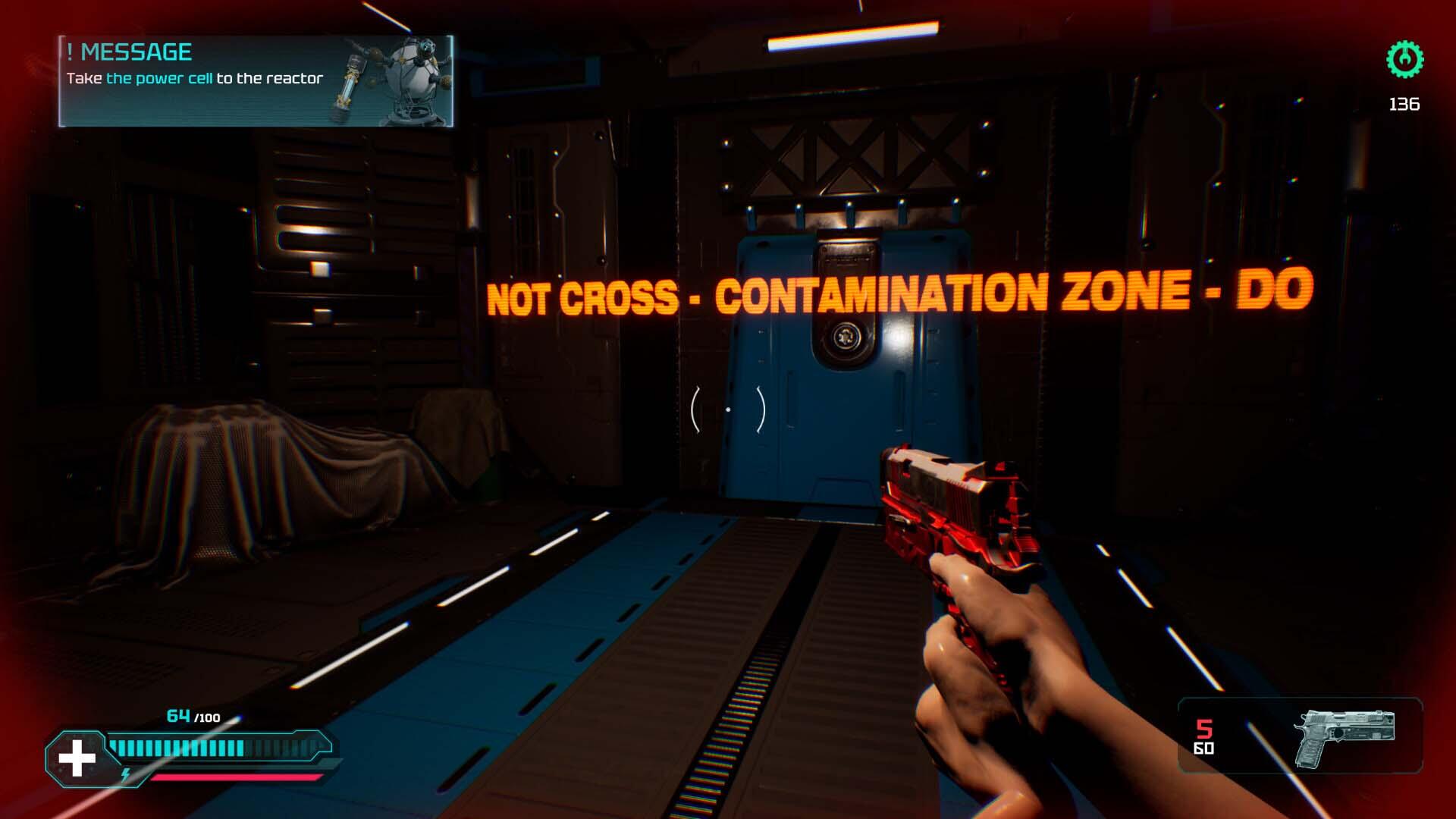Click the medical cross health icon
The height and width of the screenshot is (819, 1456).
(x=77, y=758)
